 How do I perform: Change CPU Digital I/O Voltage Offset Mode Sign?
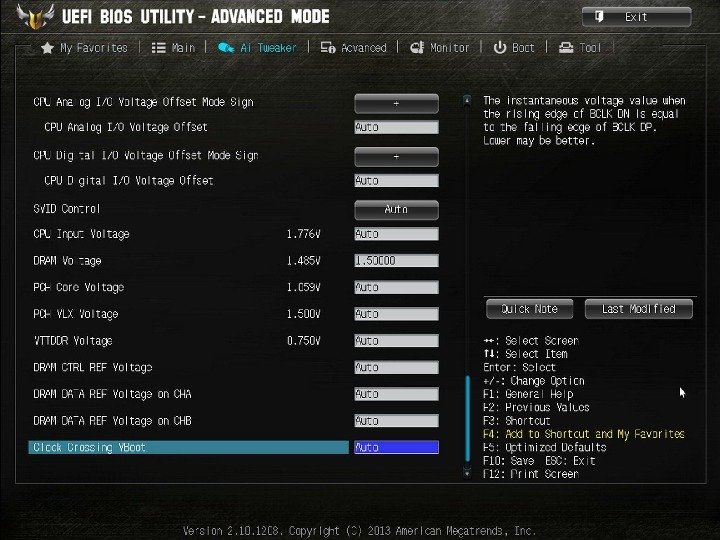click(x=396, y=156)
